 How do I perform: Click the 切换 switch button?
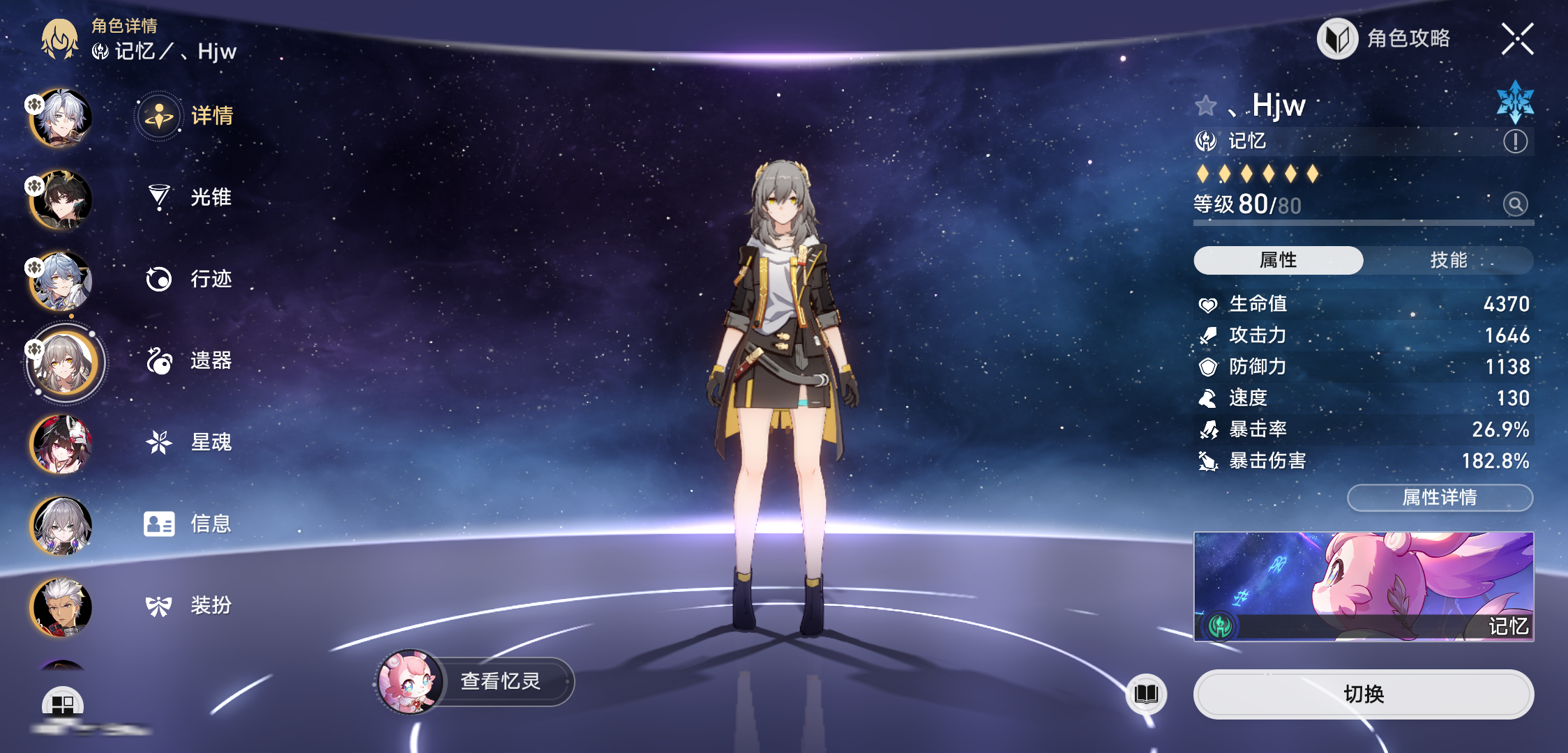[x=1363, y=694]
